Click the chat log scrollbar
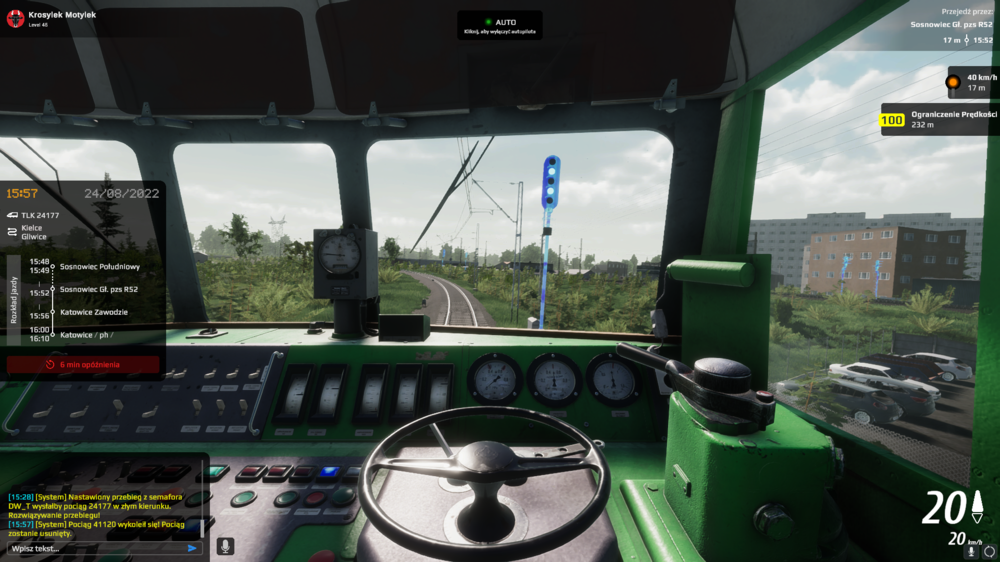This screenshot has height=562, width=1000. (x=202, y=526)
